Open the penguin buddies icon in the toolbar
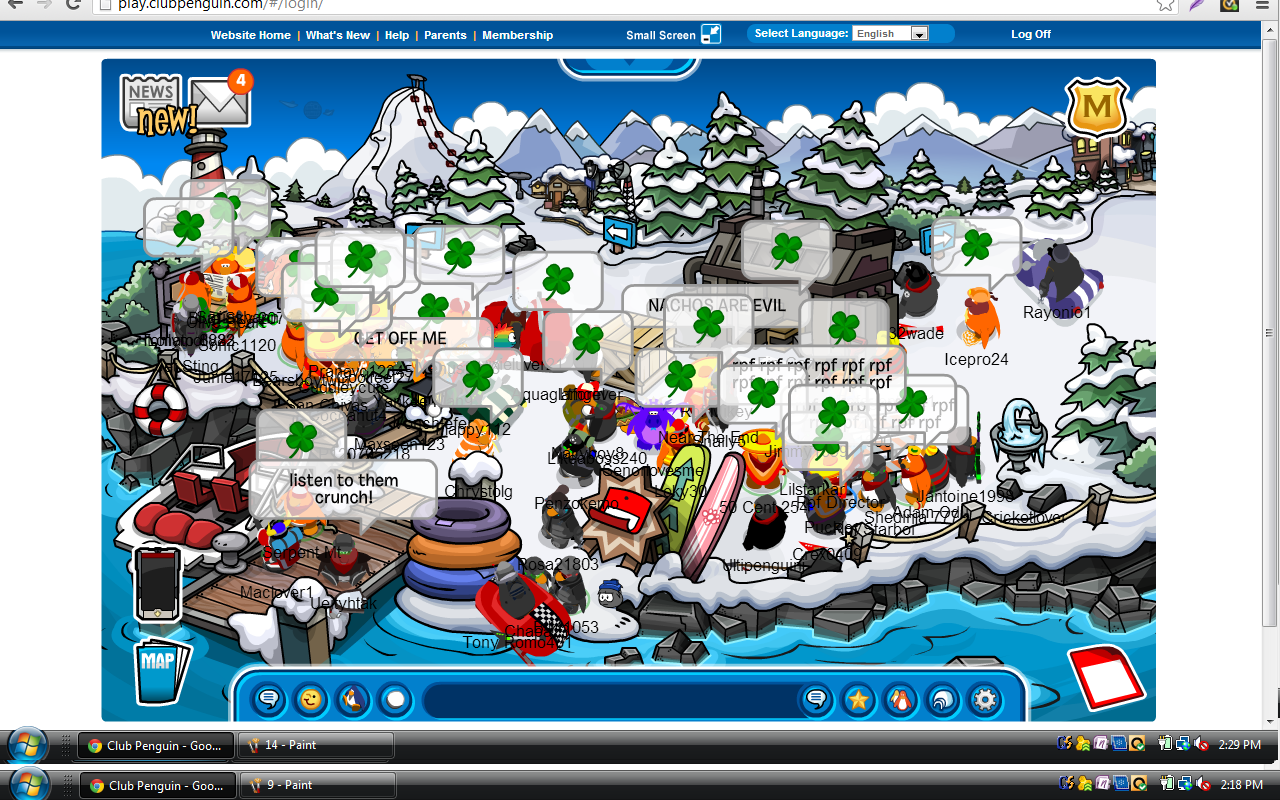 [x=901, y=700]
